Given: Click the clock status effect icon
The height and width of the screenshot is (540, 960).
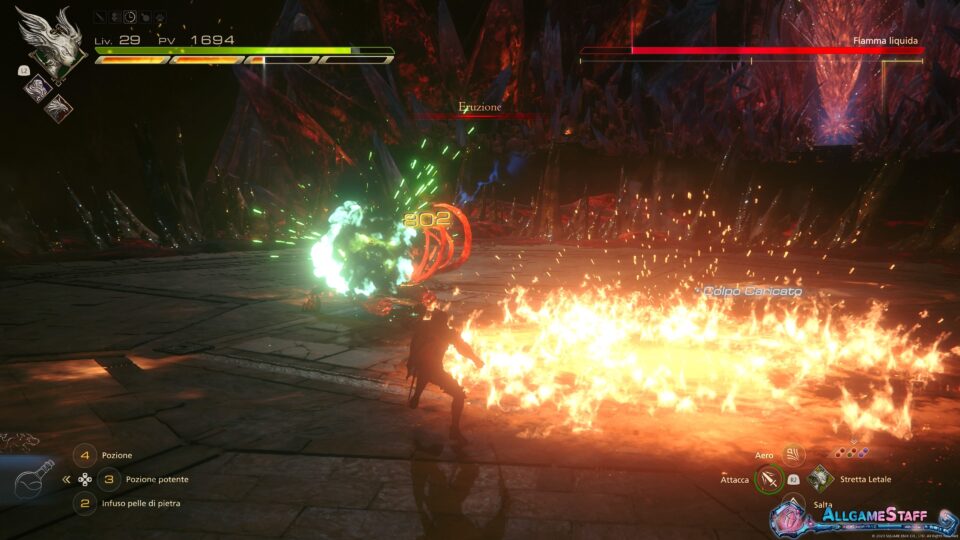Looking at the screenshot, I should [130, 17].
